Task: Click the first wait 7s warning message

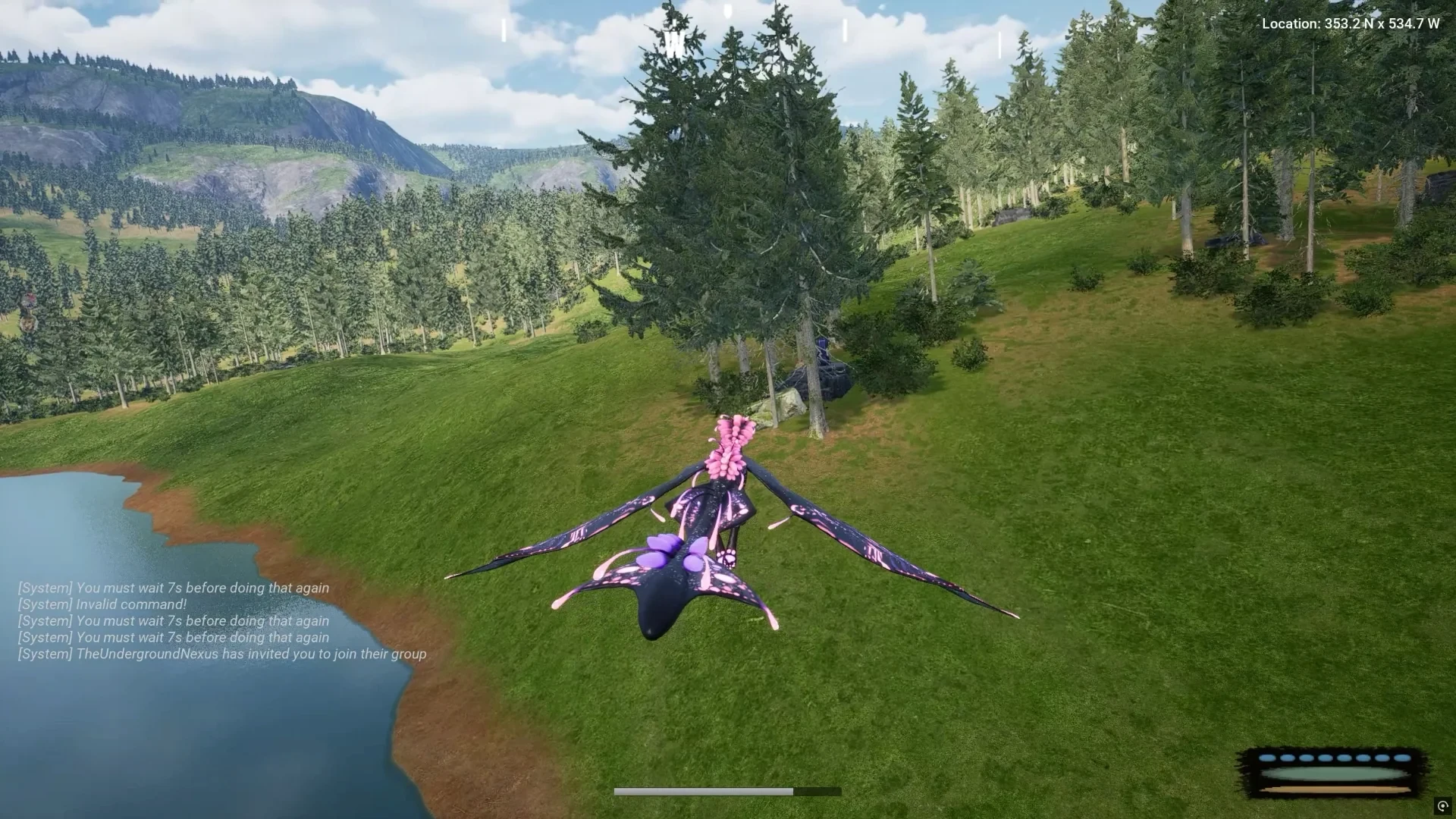Action: pyautogui.click(x=173, y=587)
